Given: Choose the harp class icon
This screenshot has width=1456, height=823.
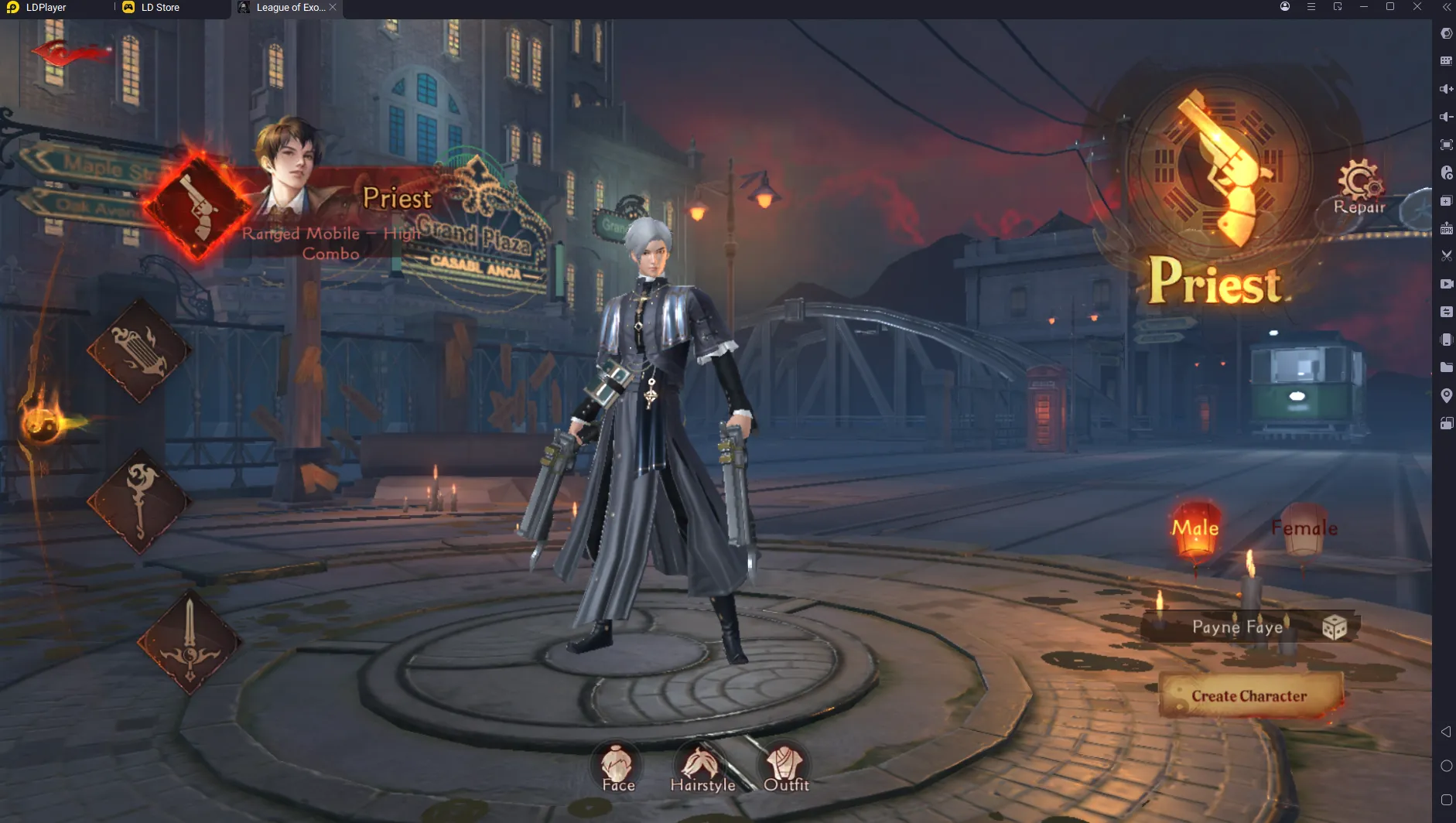Looking at the screenshot, I should tap(139, 351).
